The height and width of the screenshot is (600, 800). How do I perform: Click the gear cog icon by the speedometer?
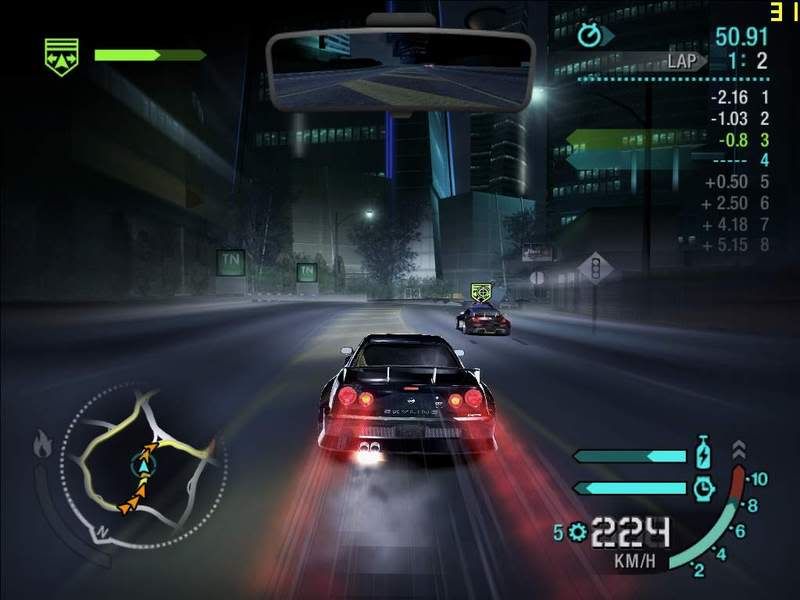tap(575, 531)
